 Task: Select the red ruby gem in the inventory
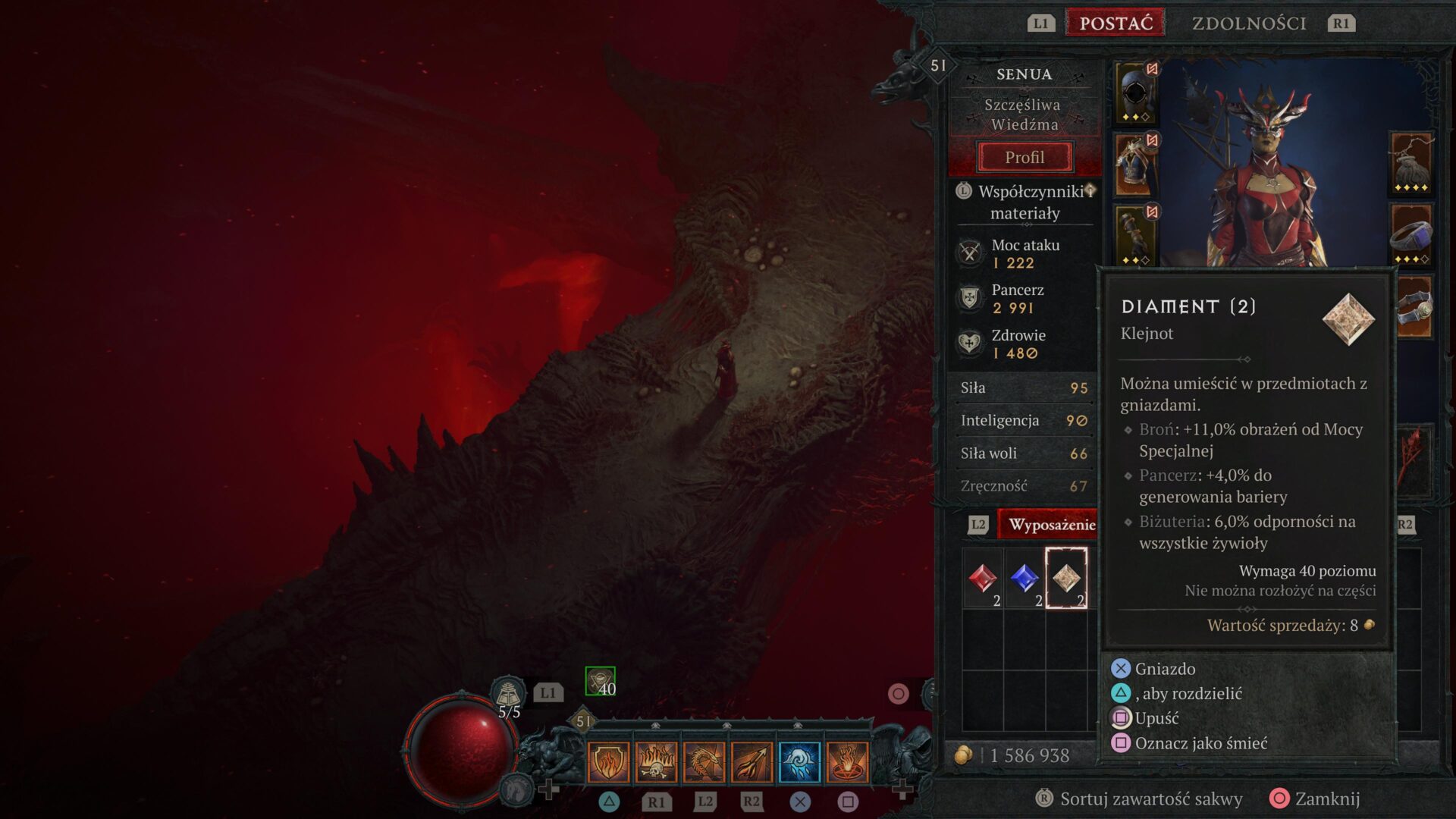pos(982,579)
